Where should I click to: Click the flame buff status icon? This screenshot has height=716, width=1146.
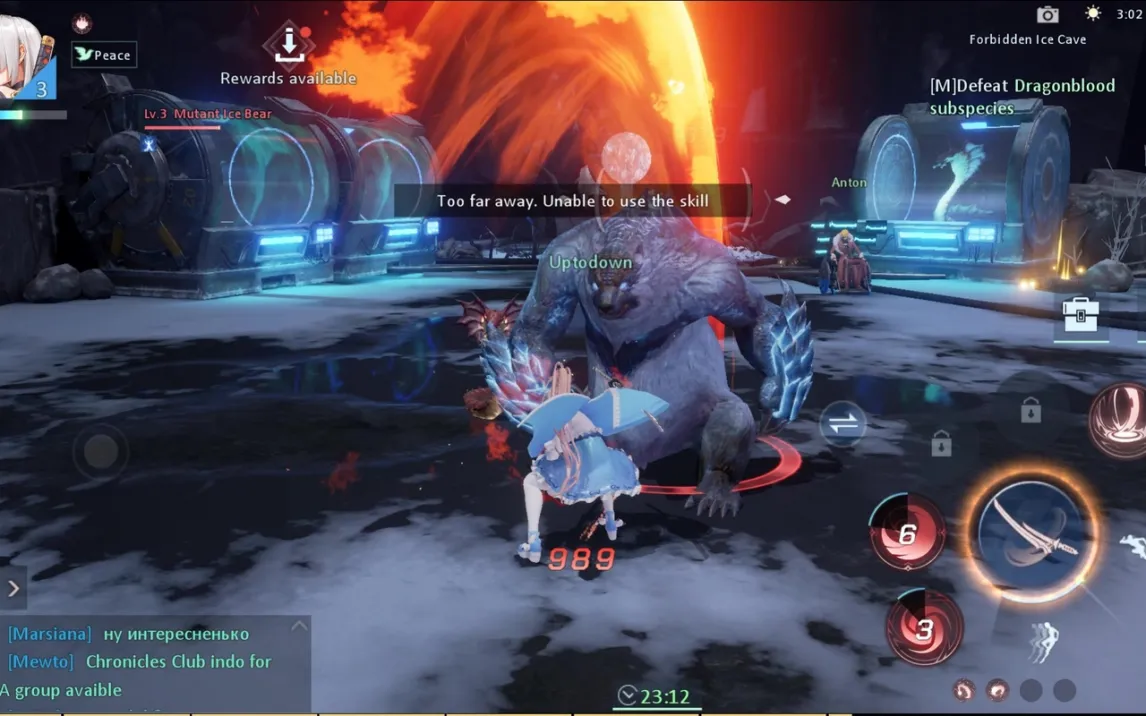click(x=82, y=22)
